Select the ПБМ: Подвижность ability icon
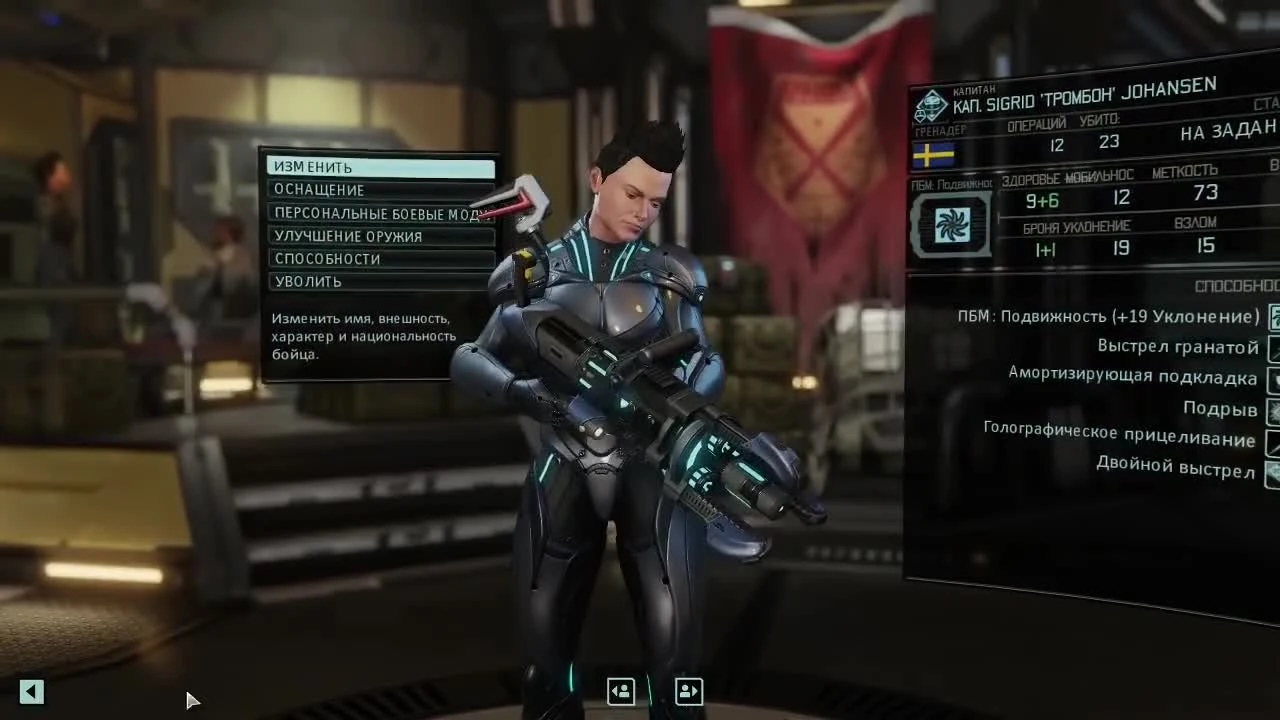 1272,316
